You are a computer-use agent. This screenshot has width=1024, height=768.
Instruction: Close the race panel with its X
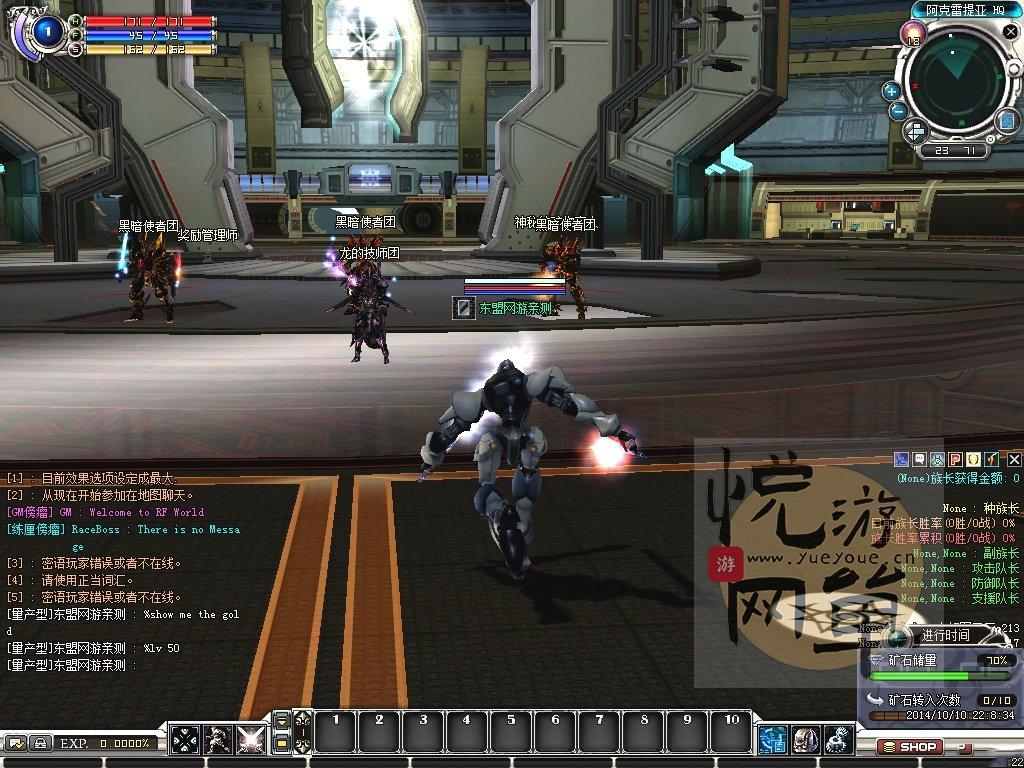point(1013,459)
